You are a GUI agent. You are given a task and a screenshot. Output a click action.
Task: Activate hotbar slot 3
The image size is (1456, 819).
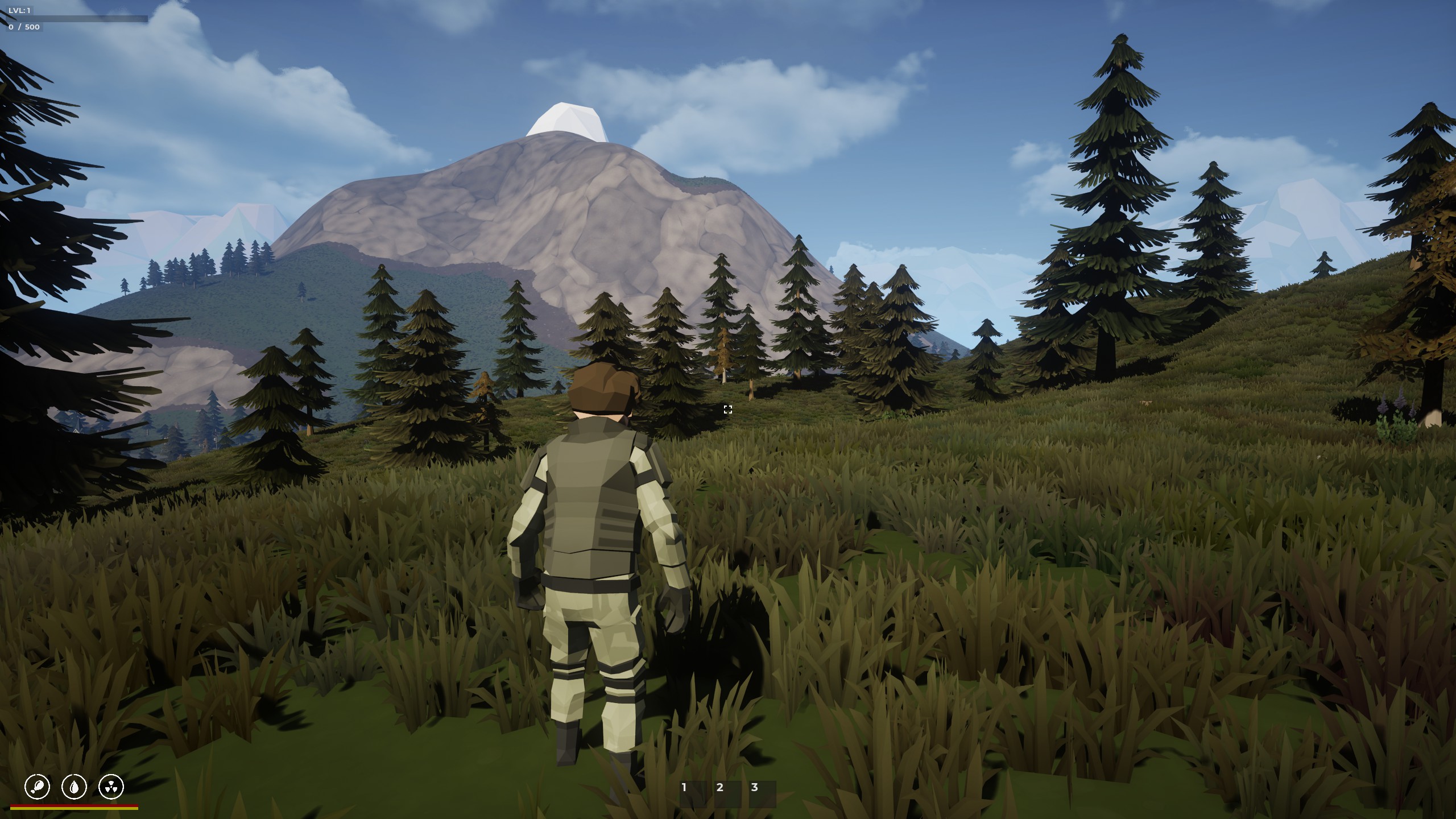(762, 793)
